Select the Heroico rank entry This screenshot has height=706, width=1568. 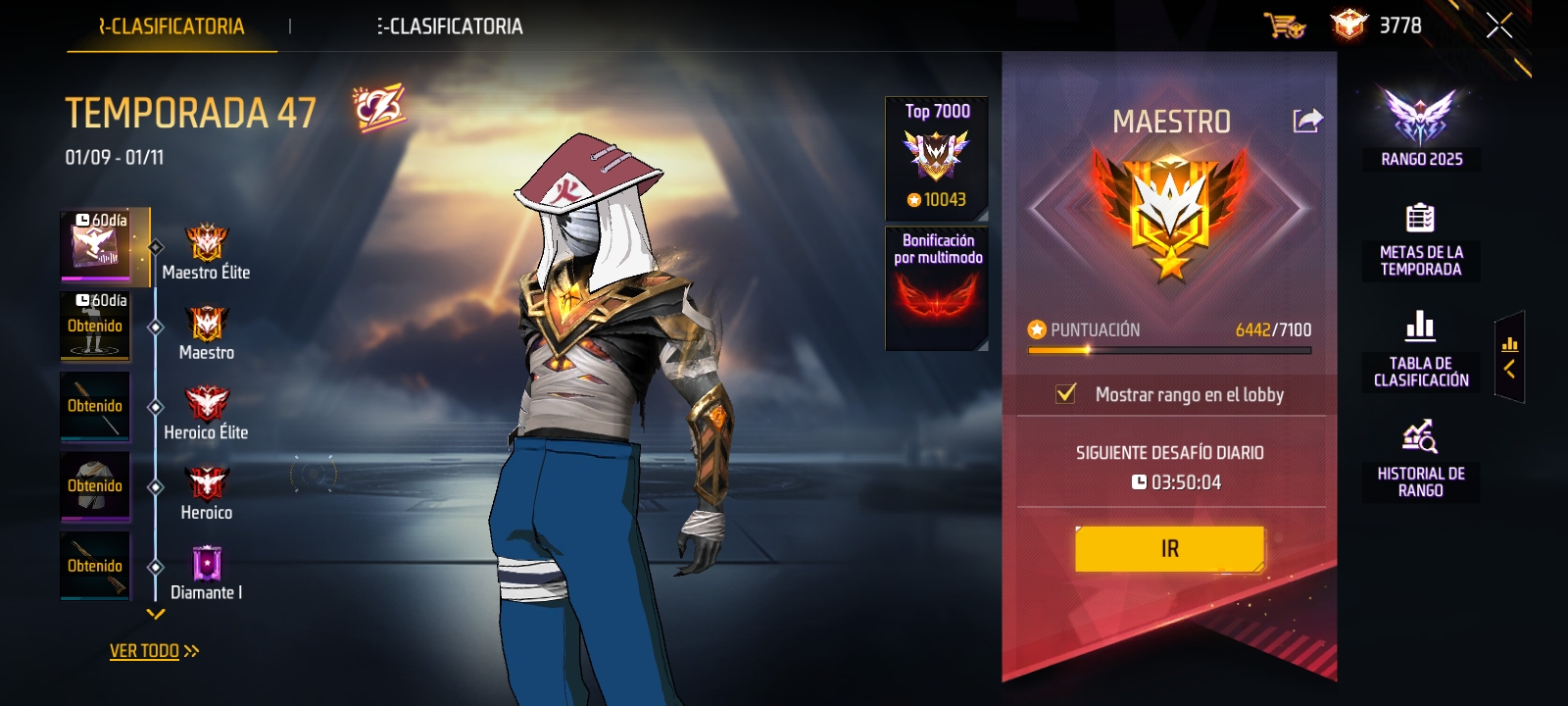(206, 494)
